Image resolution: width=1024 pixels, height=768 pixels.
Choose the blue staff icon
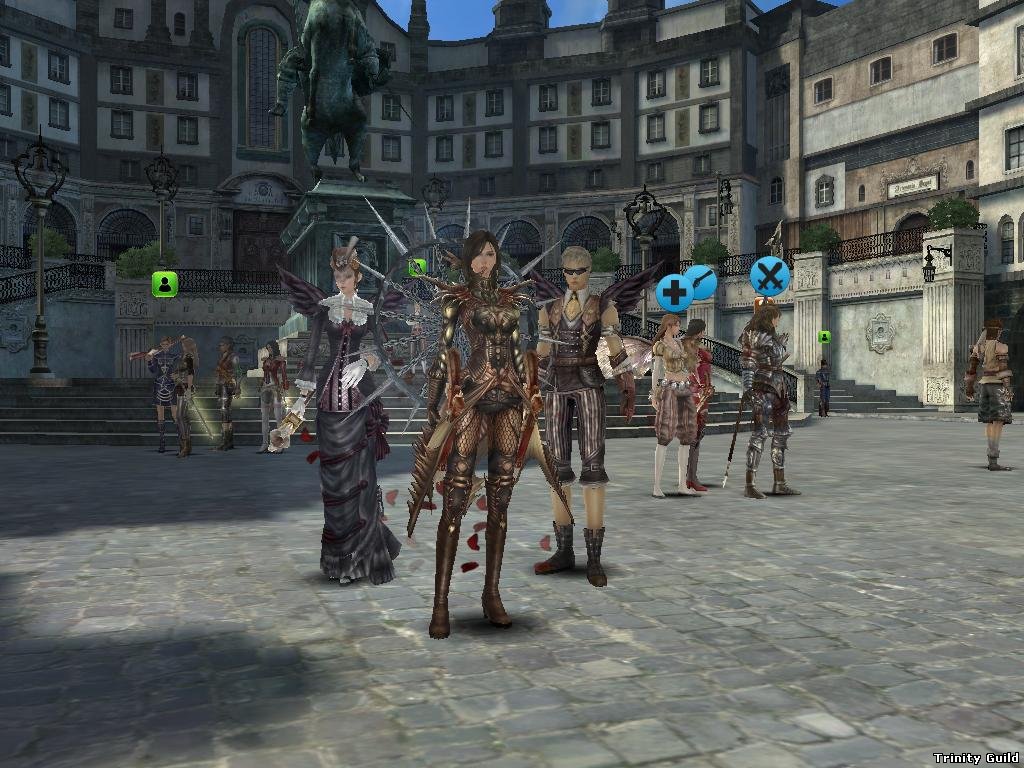(702, 281)
